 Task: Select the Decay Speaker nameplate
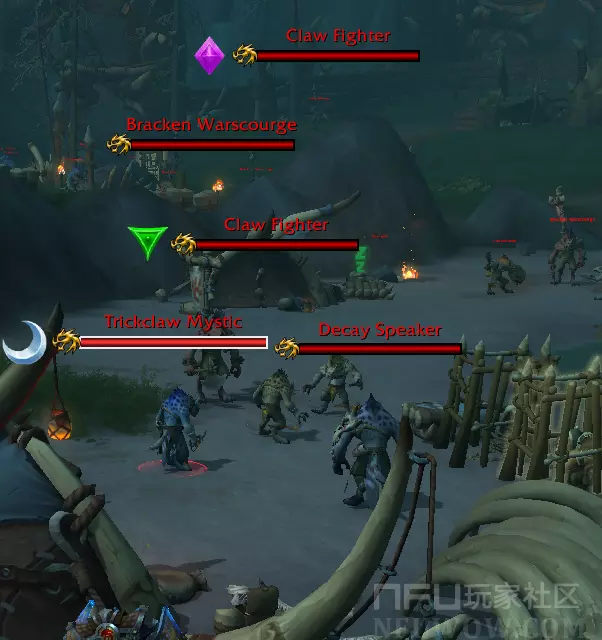pos(380,348)
